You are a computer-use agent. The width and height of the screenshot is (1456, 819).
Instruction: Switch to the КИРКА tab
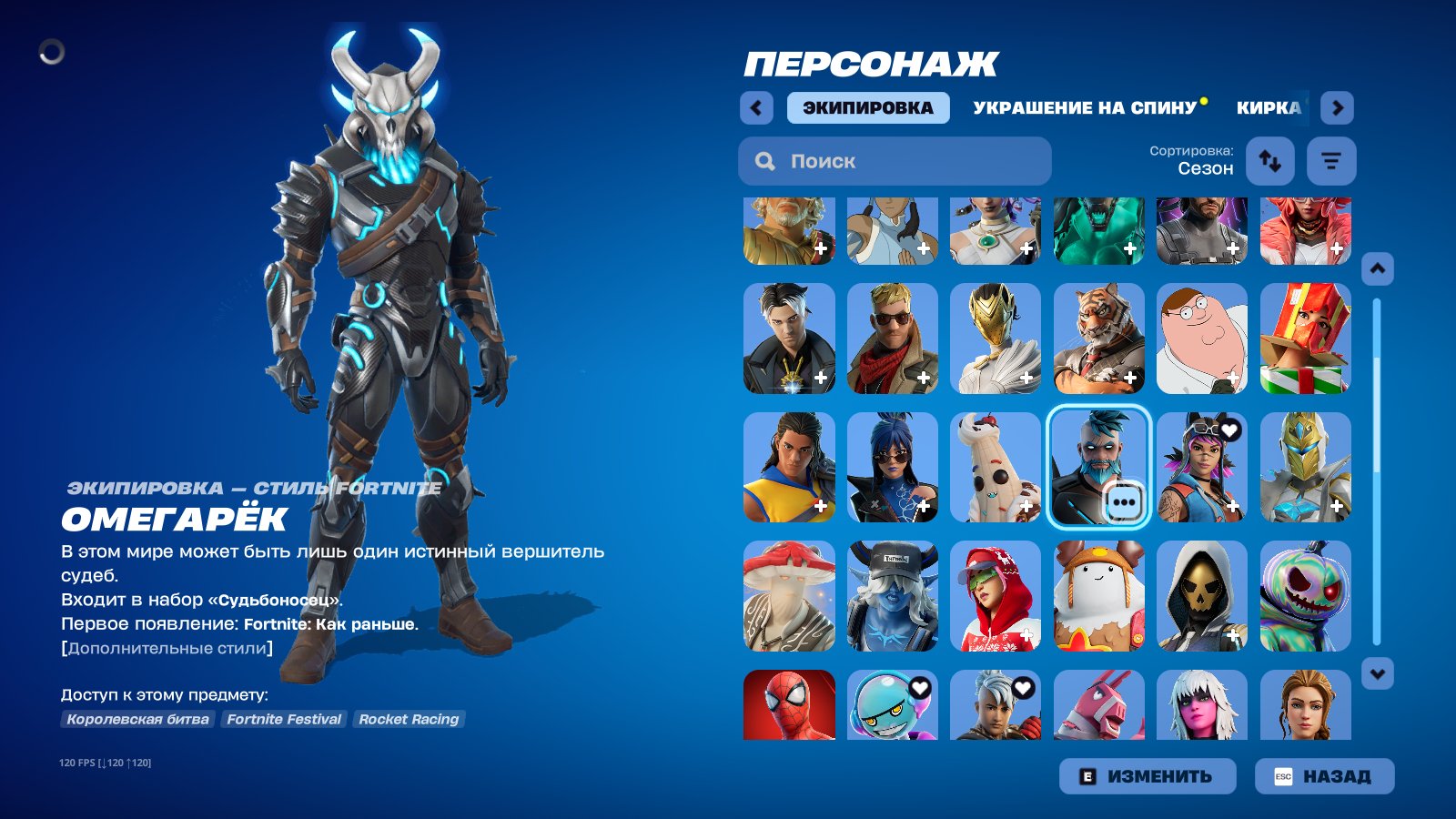click(1268, 107)
